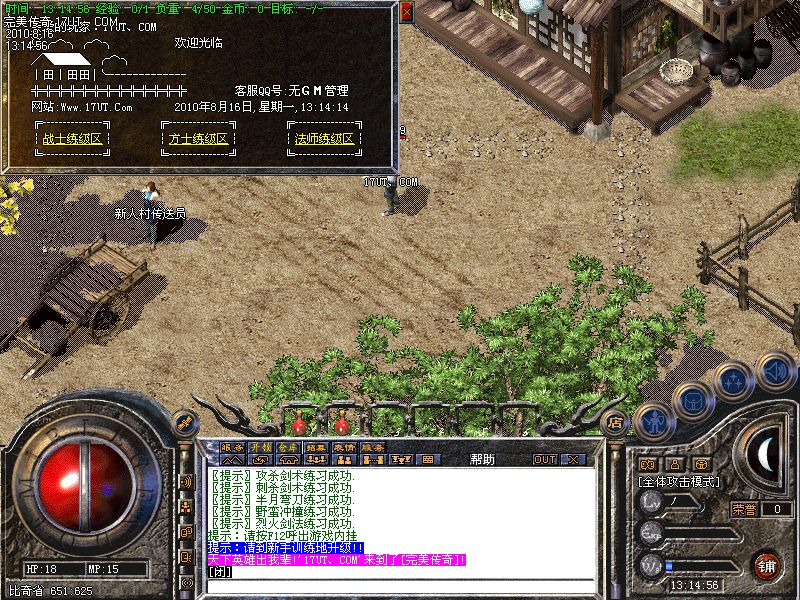Image resolution: width=800 pixels, height=600 pixels.
Task: Open the character equipment round icon
Action: (x=653, y=421)
